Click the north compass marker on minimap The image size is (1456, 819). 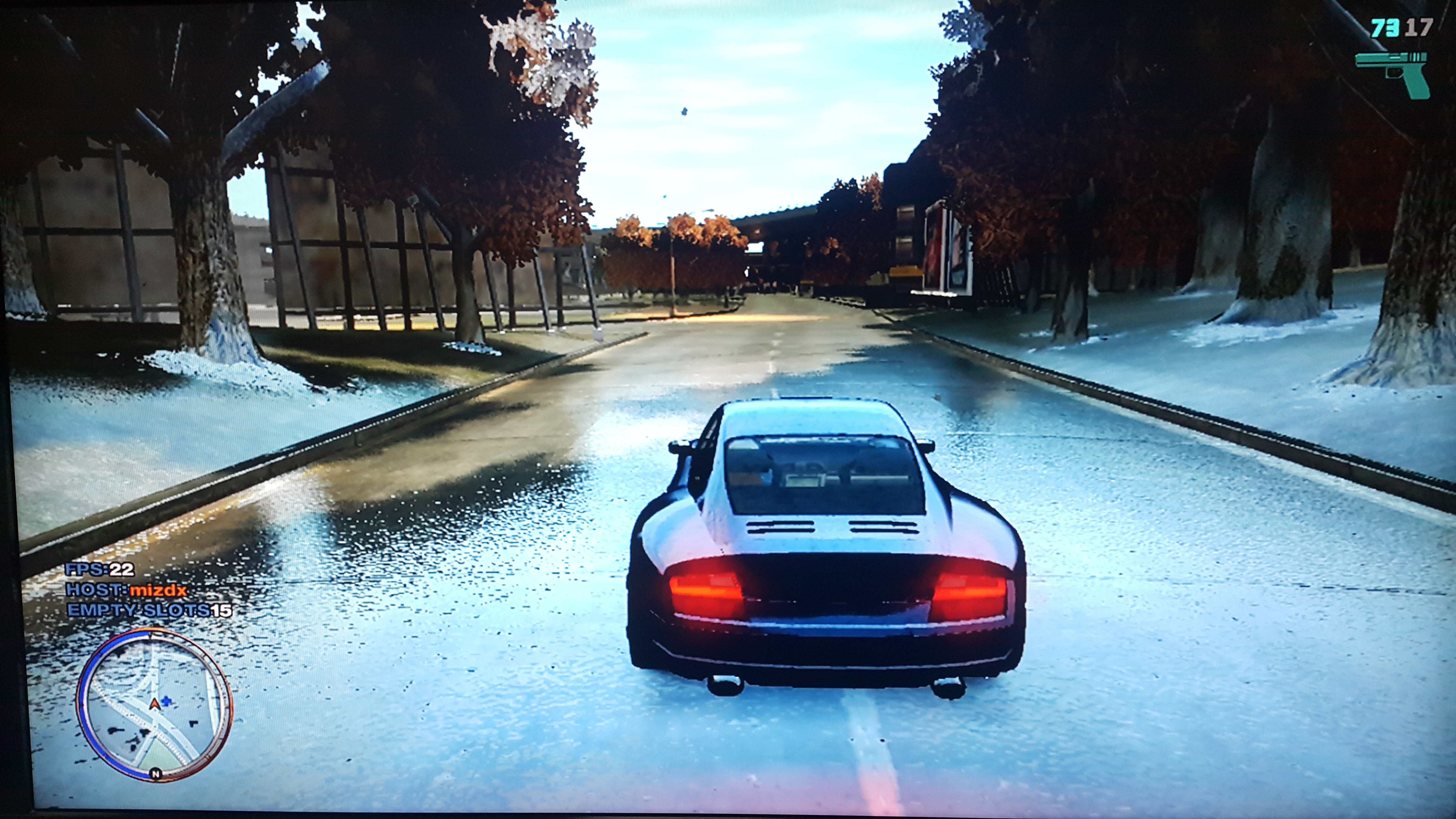point(155,774)
